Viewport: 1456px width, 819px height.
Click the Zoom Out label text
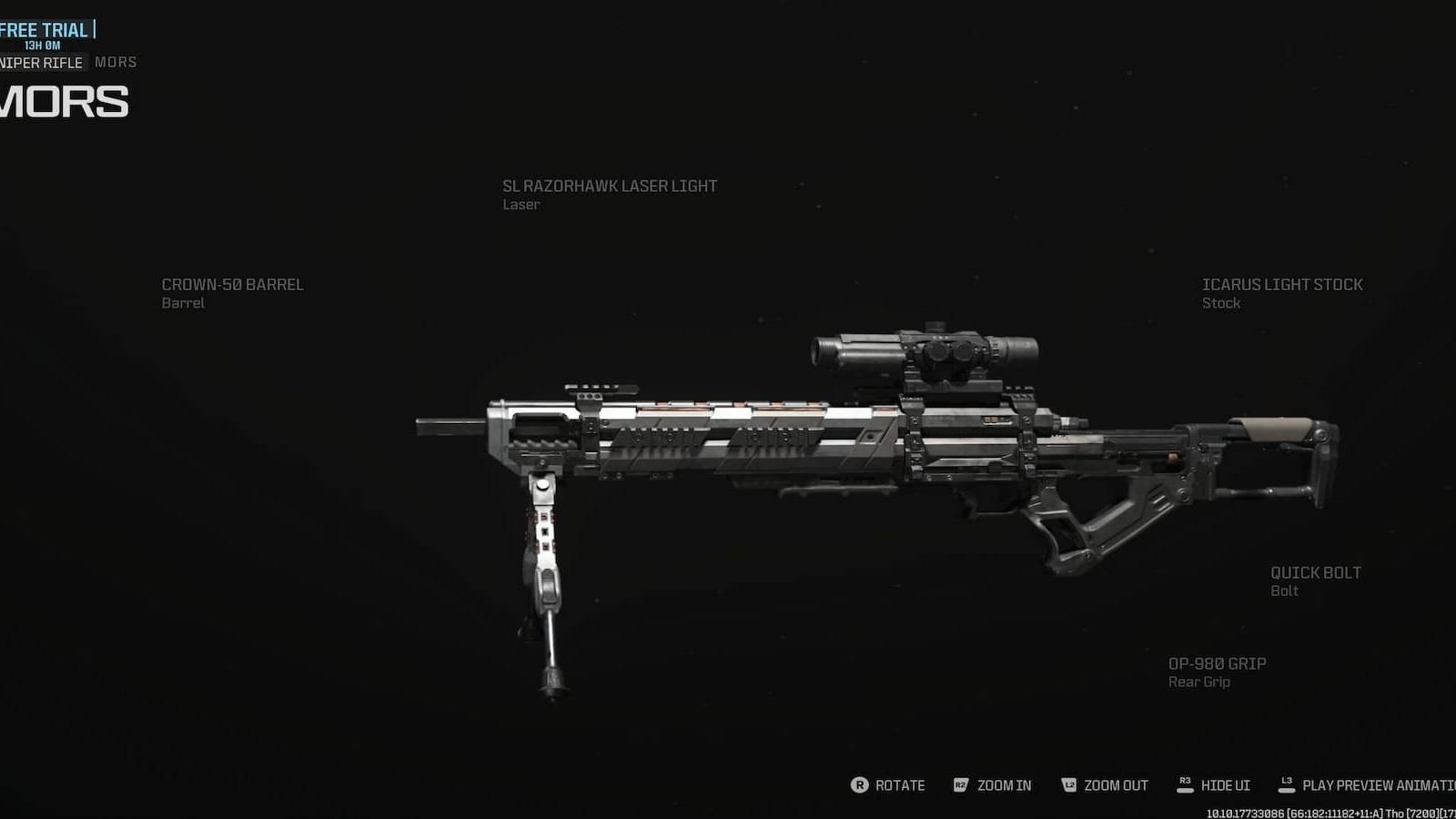tap(1117, 784)
